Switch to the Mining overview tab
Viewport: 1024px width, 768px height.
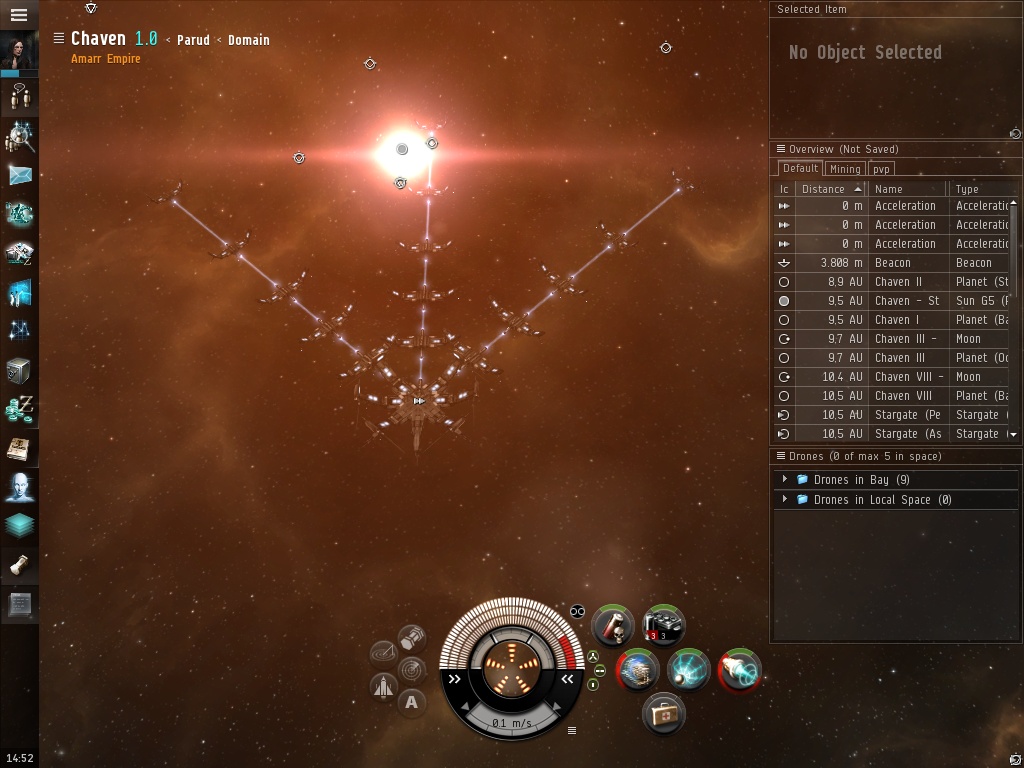[x=845, y=169]
